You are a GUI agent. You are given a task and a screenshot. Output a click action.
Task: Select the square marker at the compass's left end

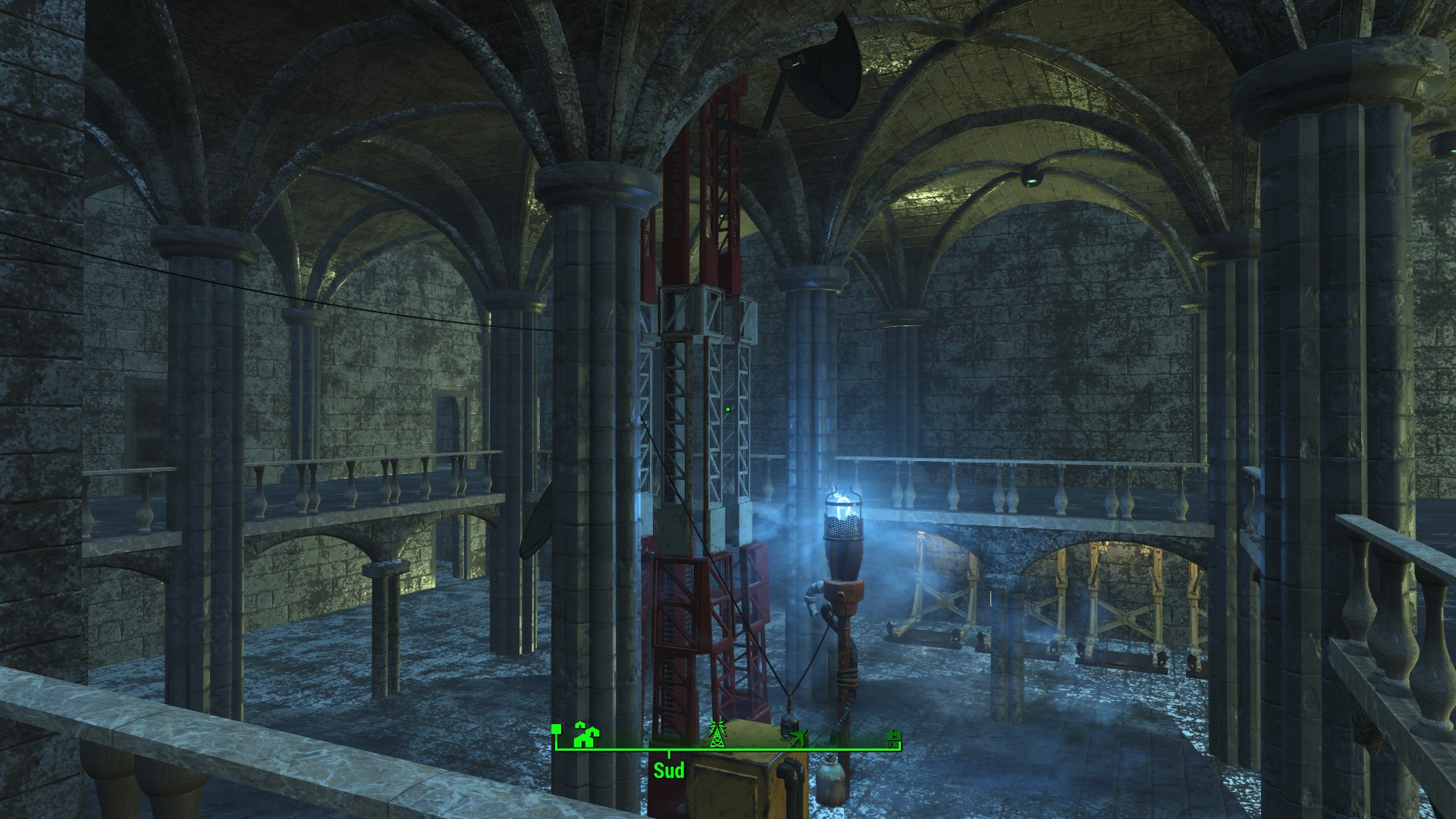click(x=556, y=729)
